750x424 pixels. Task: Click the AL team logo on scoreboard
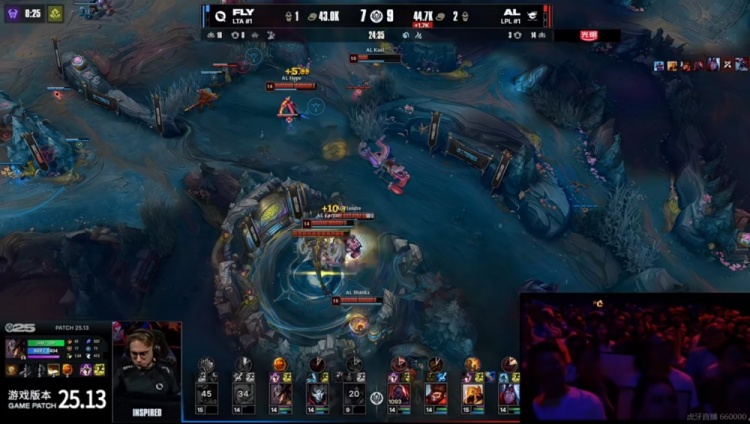[x=532, y=15]
